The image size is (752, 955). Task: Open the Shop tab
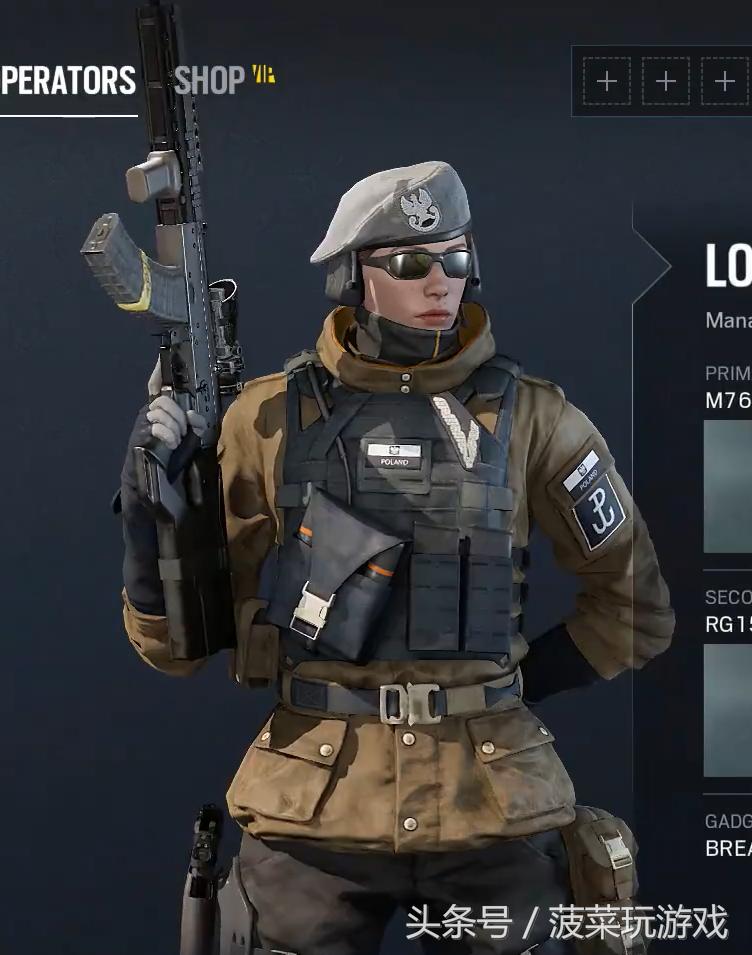click(210, 81)
